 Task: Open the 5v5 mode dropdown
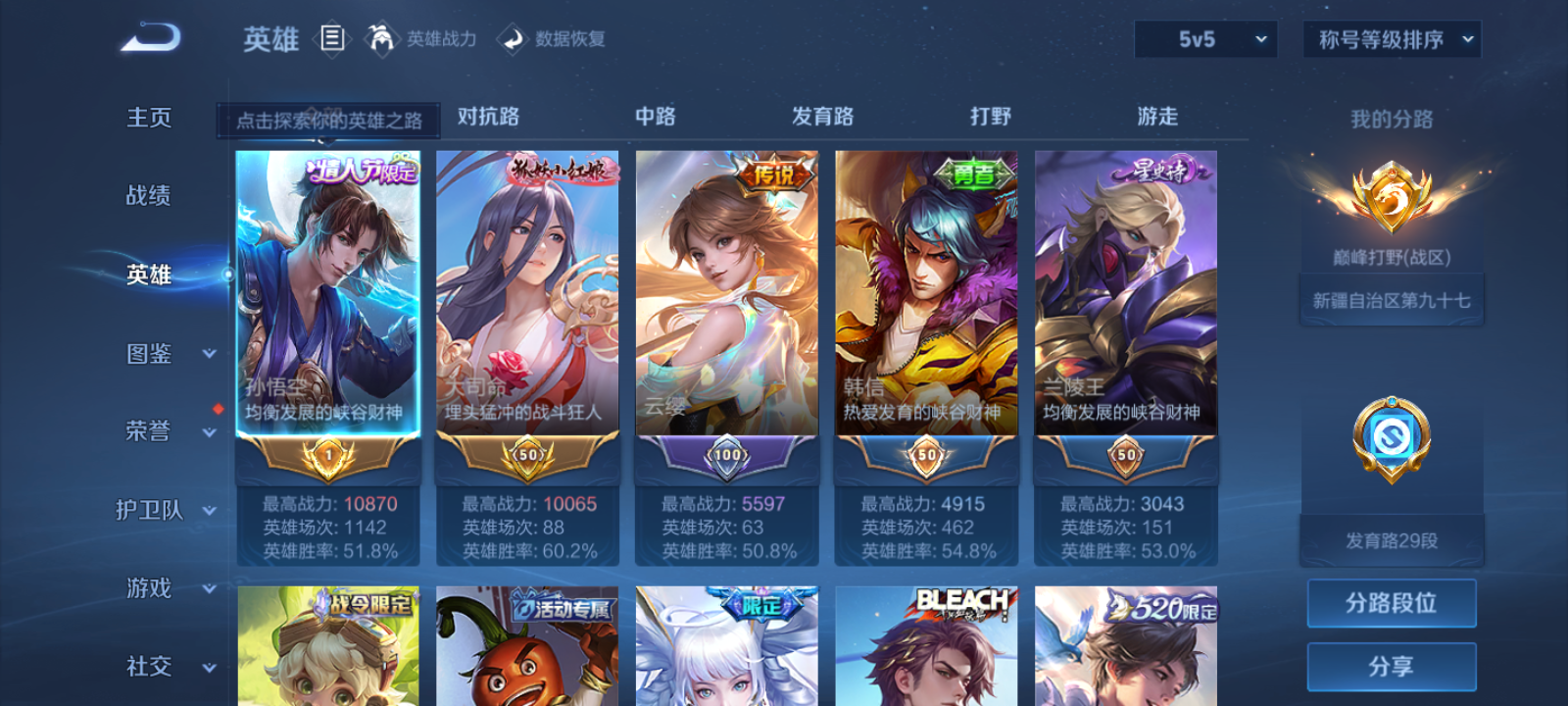point(1205,39)
